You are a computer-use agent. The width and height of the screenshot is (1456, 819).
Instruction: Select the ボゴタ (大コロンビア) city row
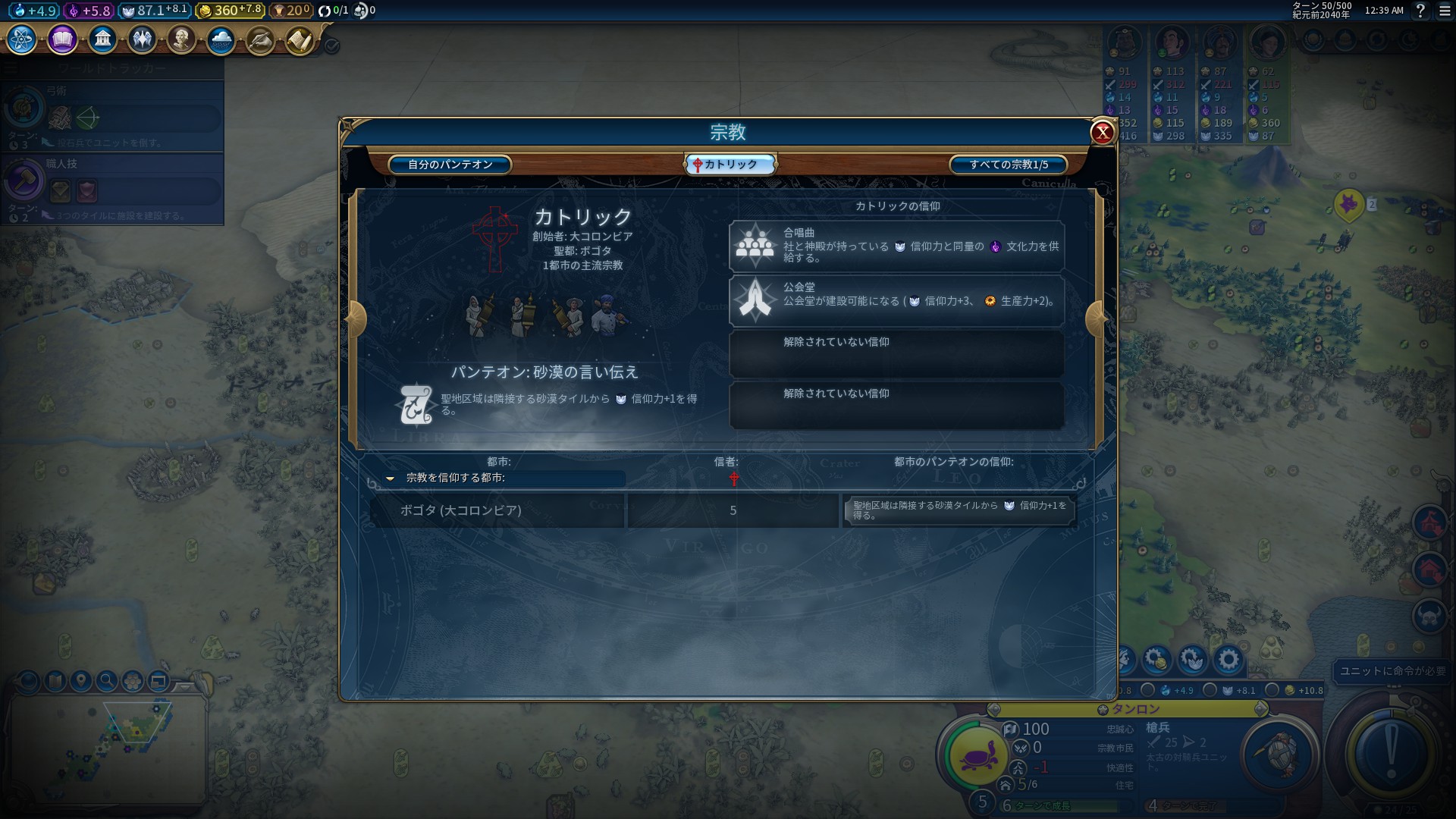coord(497,510)
